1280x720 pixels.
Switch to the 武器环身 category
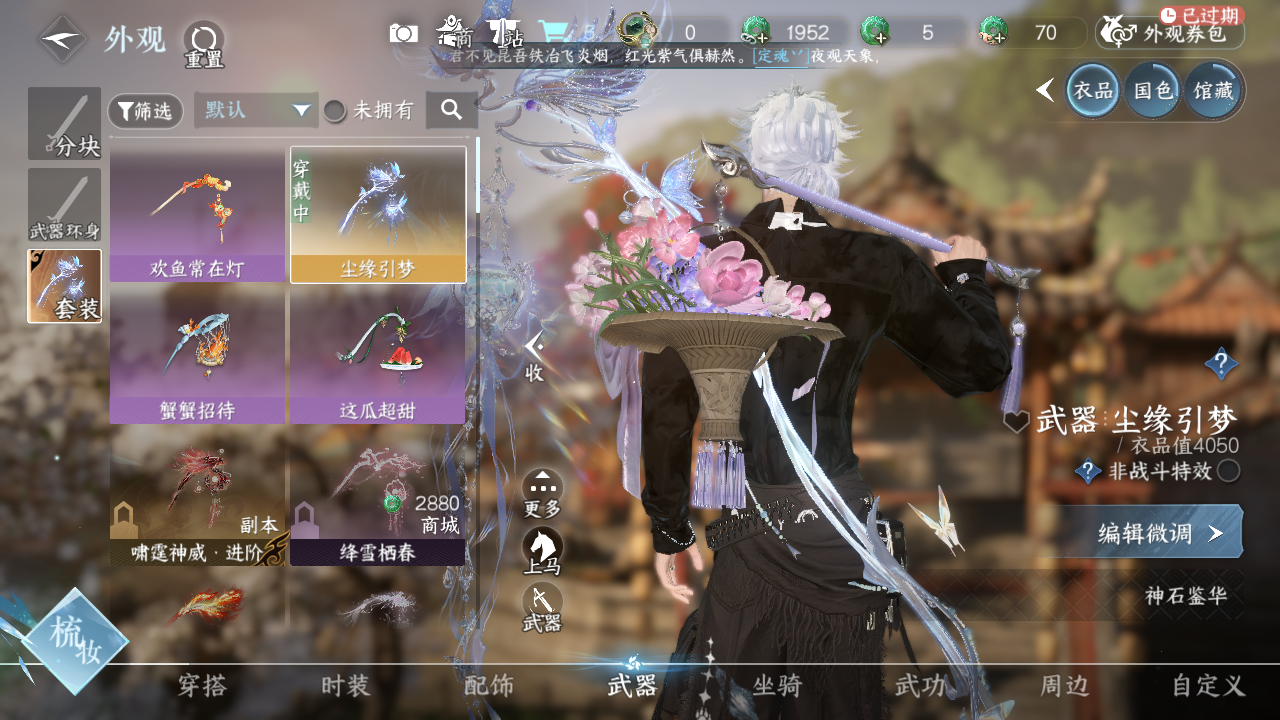tap(64, 205)
